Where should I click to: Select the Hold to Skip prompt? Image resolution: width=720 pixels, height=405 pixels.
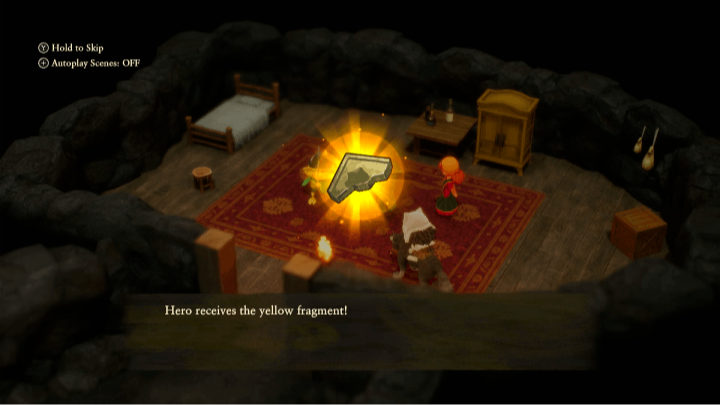[71, 48]
